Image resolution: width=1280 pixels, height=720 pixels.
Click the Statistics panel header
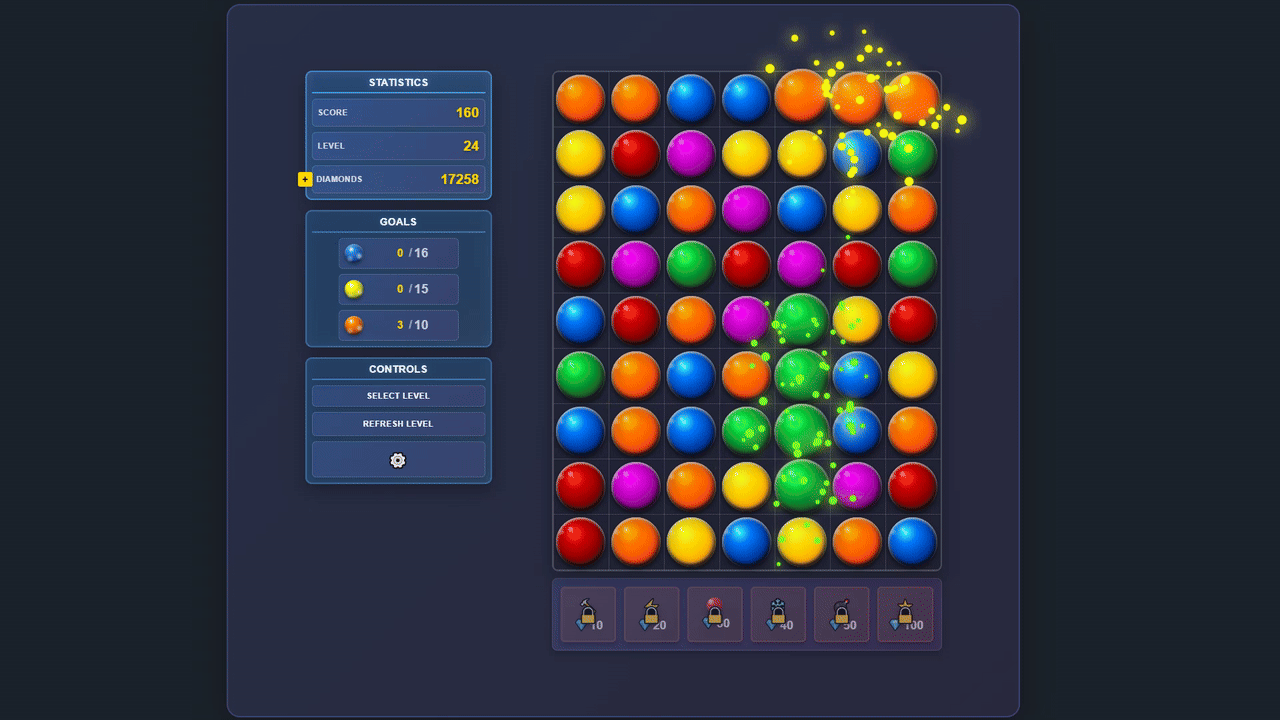click(x=398, y=82)
